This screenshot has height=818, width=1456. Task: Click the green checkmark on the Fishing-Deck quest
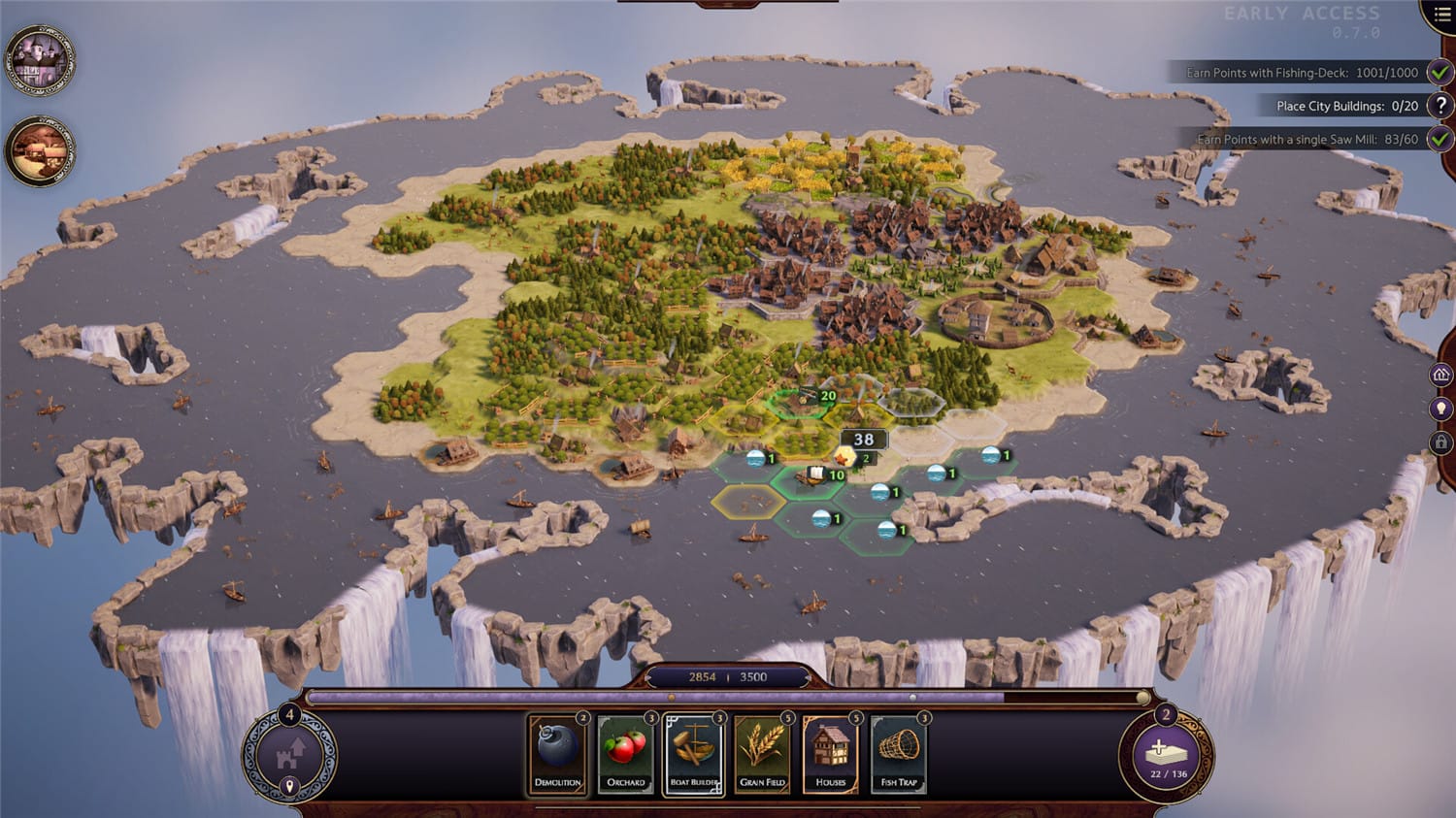[x=1439, y=72]
